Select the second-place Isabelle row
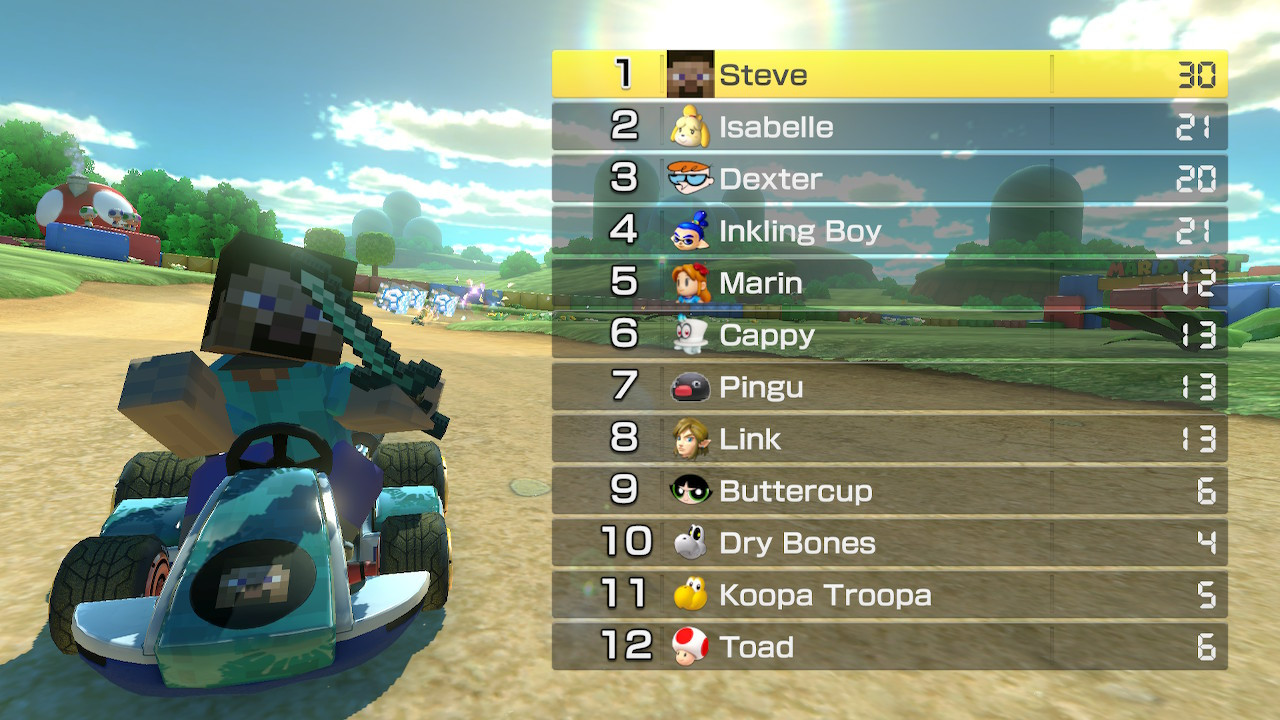Screen dimensions: 1280x720 [x=888, y=126]
